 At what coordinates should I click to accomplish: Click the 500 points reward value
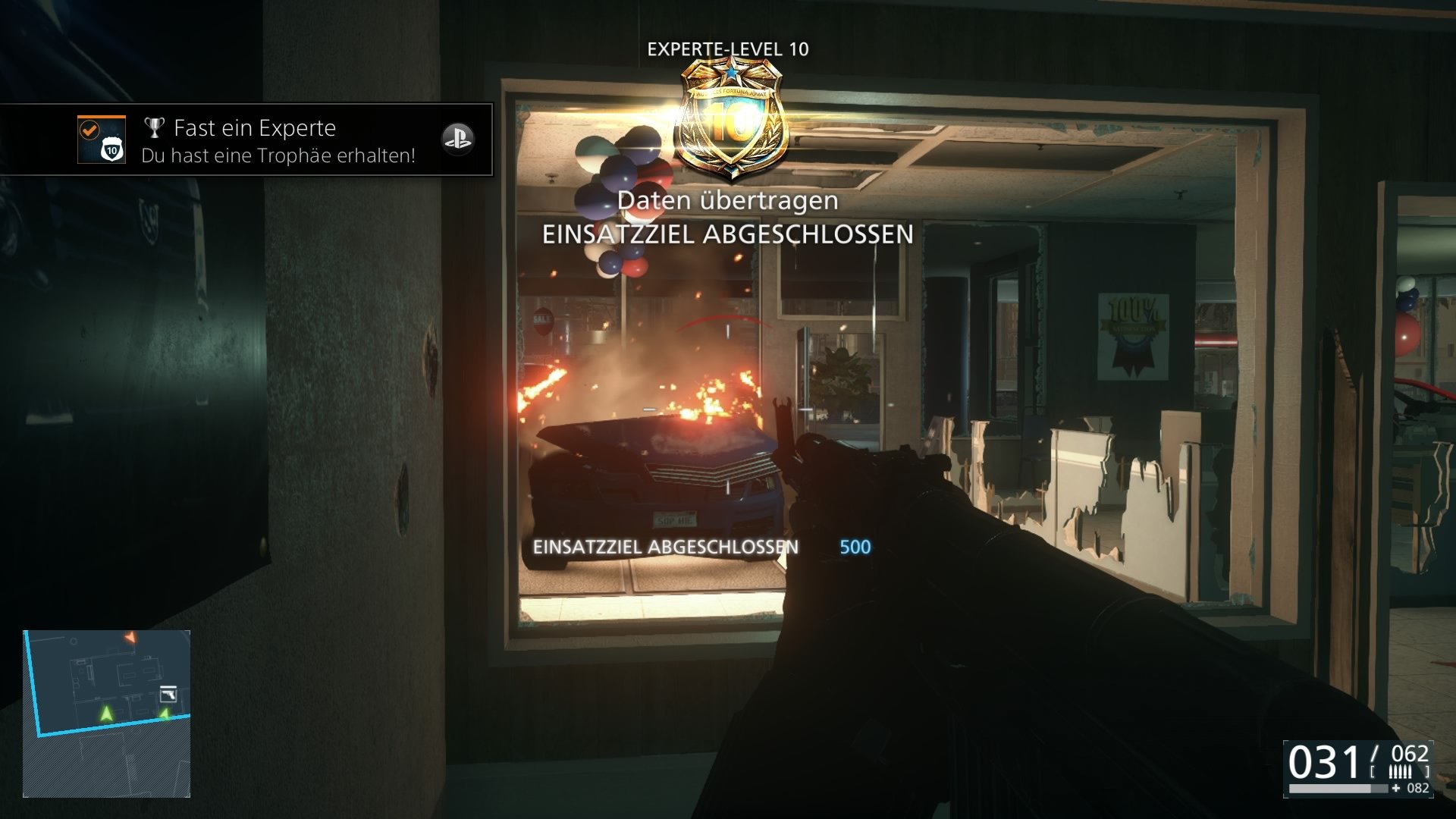point(855,545)
